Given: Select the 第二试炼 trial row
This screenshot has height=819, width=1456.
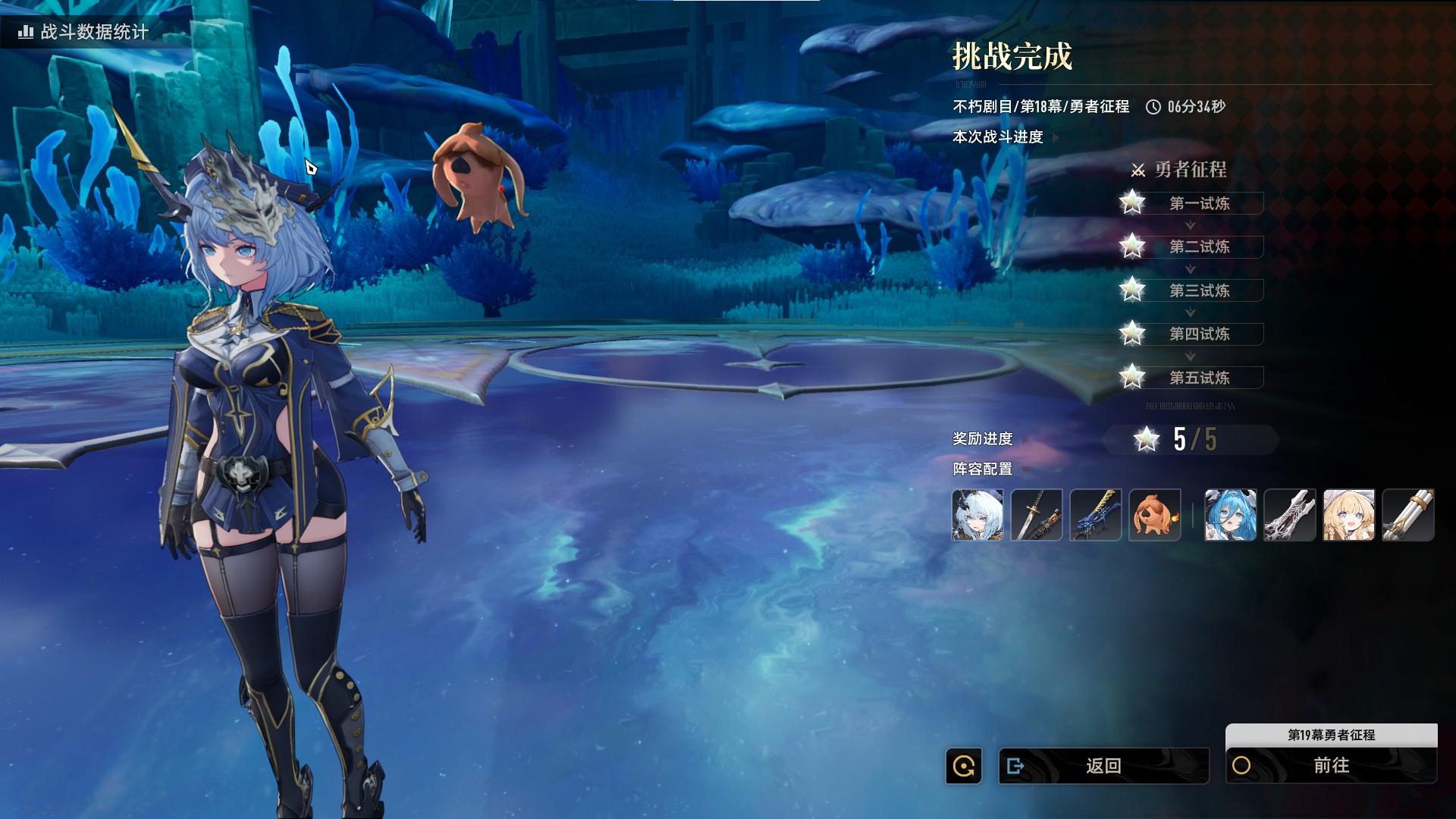Looking at the screenshot, I should tap(1198, 246).
